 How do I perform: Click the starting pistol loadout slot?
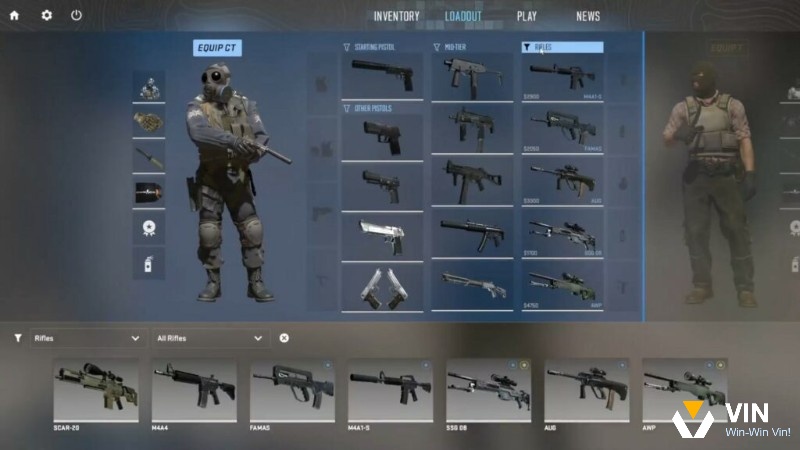(382, 76)
